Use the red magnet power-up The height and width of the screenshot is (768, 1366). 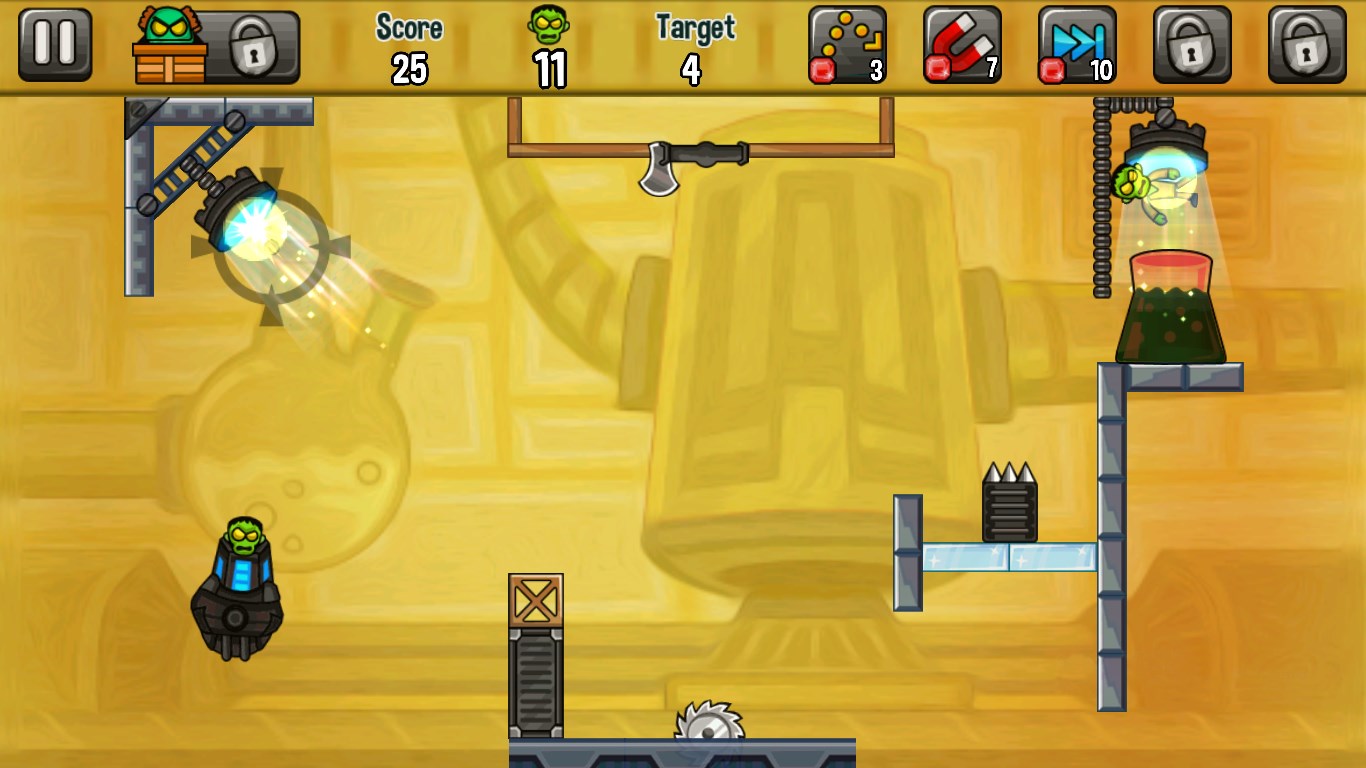962,45
